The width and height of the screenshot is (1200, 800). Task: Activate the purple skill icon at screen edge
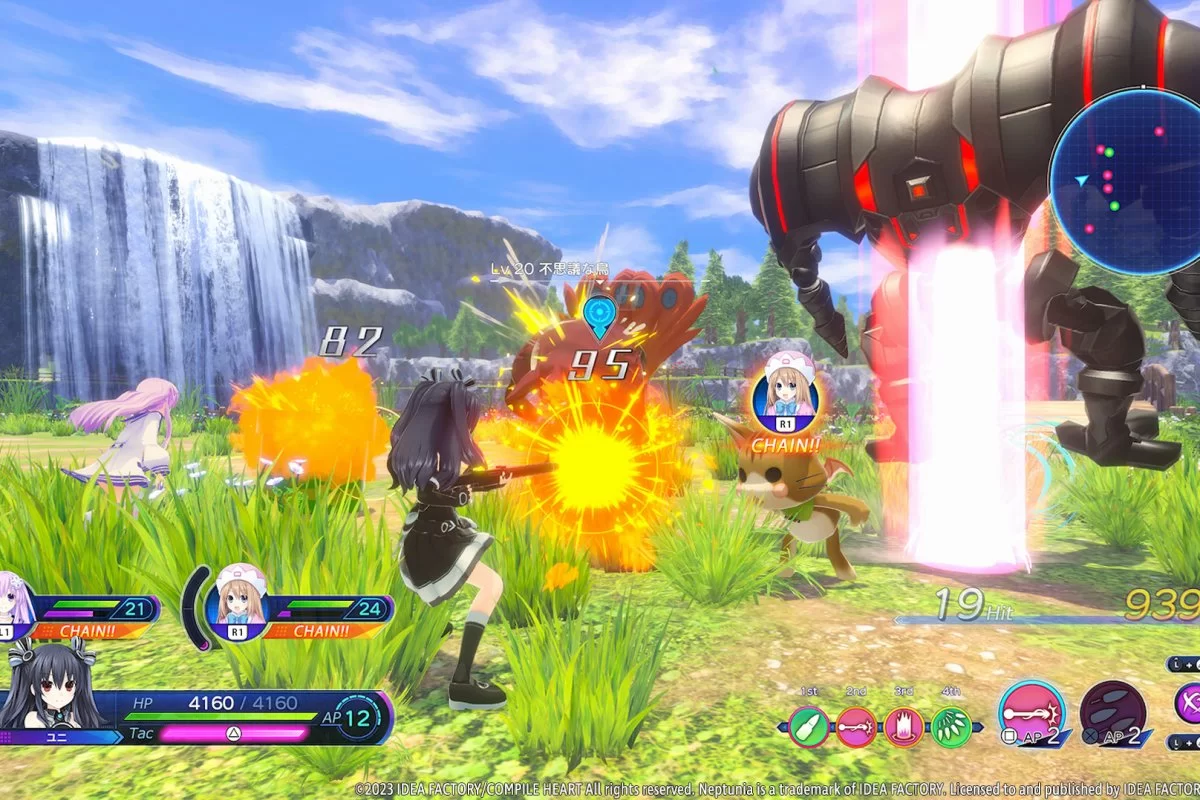[1188, 703]
